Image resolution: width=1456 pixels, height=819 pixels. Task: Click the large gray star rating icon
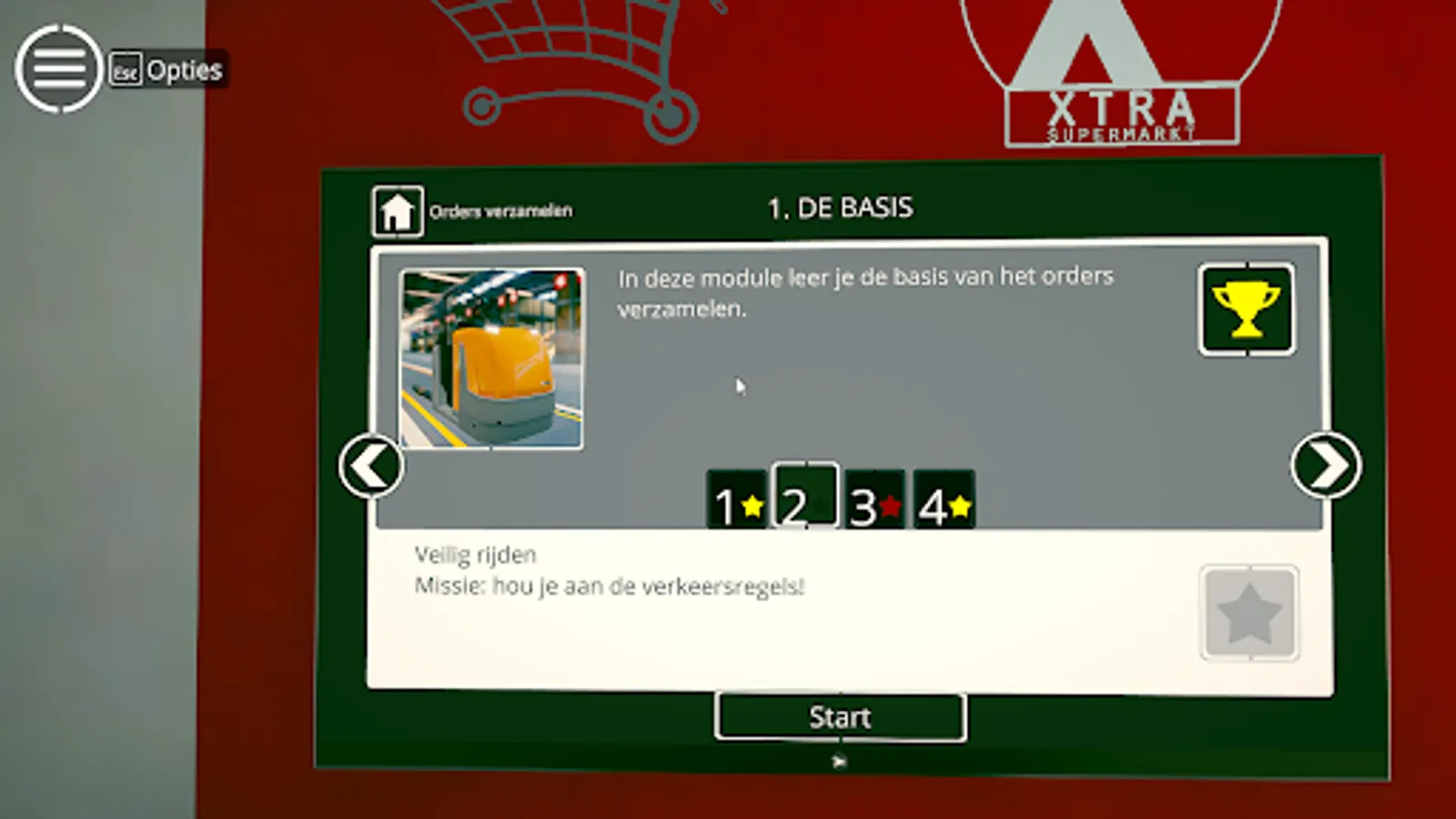pos(1249,612)
